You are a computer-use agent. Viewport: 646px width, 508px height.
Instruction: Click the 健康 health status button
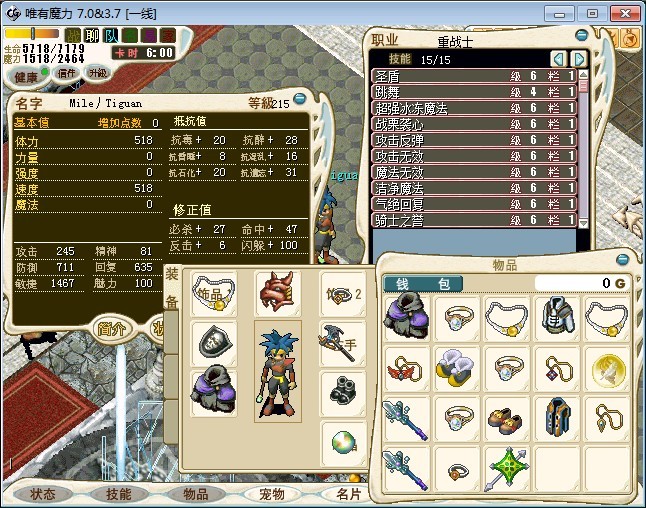pyautogui.click(x=27, y=77)
